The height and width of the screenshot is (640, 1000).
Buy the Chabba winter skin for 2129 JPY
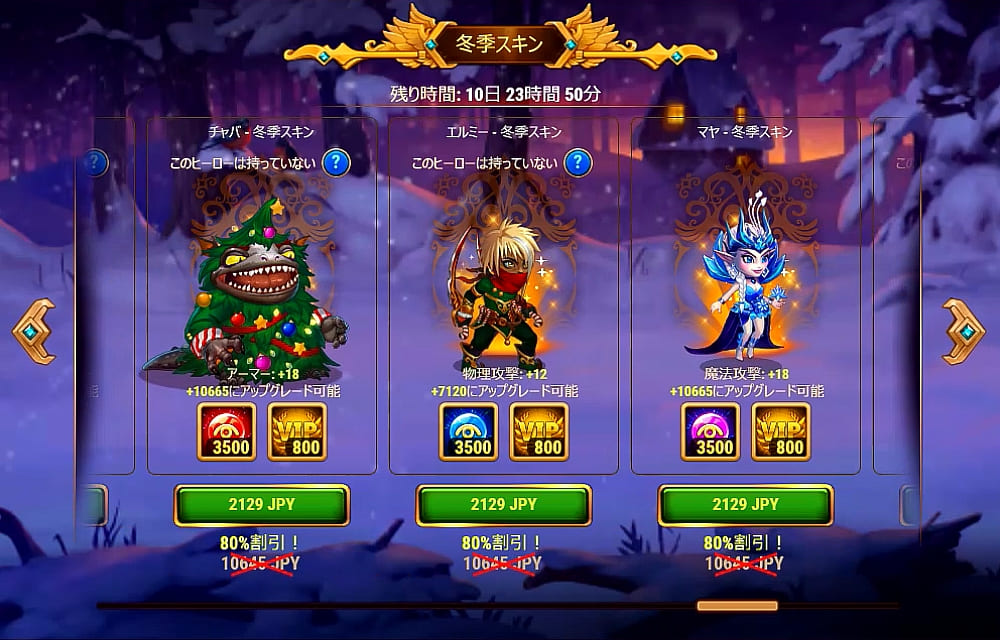coord(262,505)
